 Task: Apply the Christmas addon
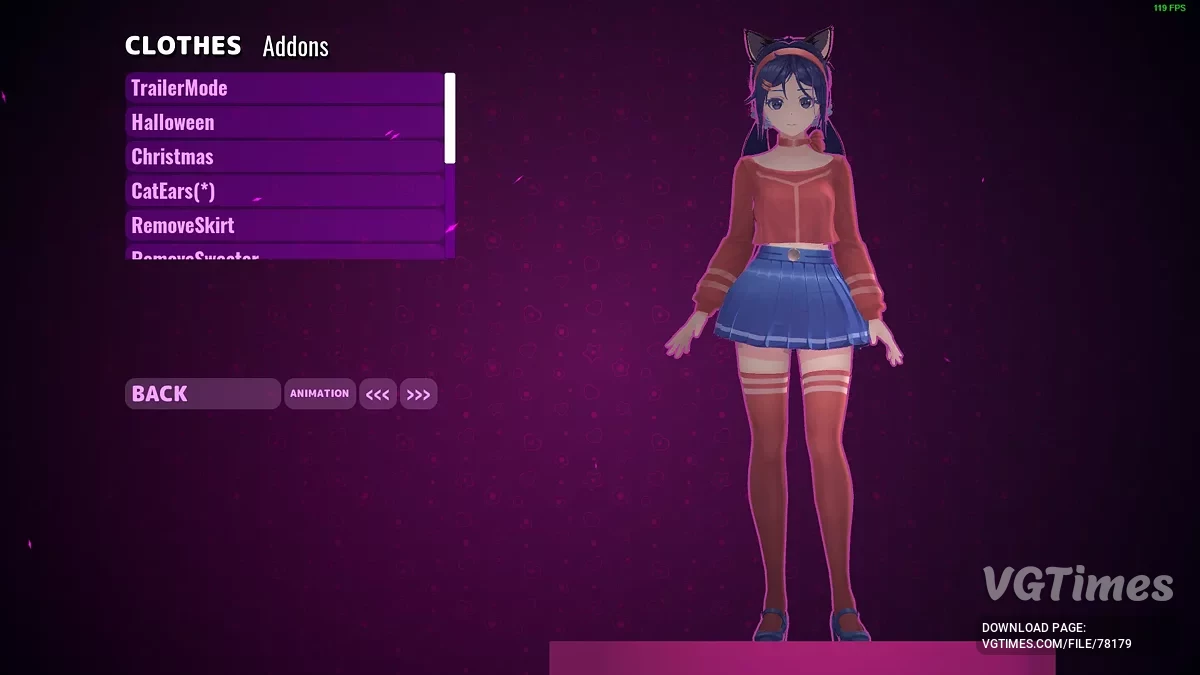[x=285, y=157]
